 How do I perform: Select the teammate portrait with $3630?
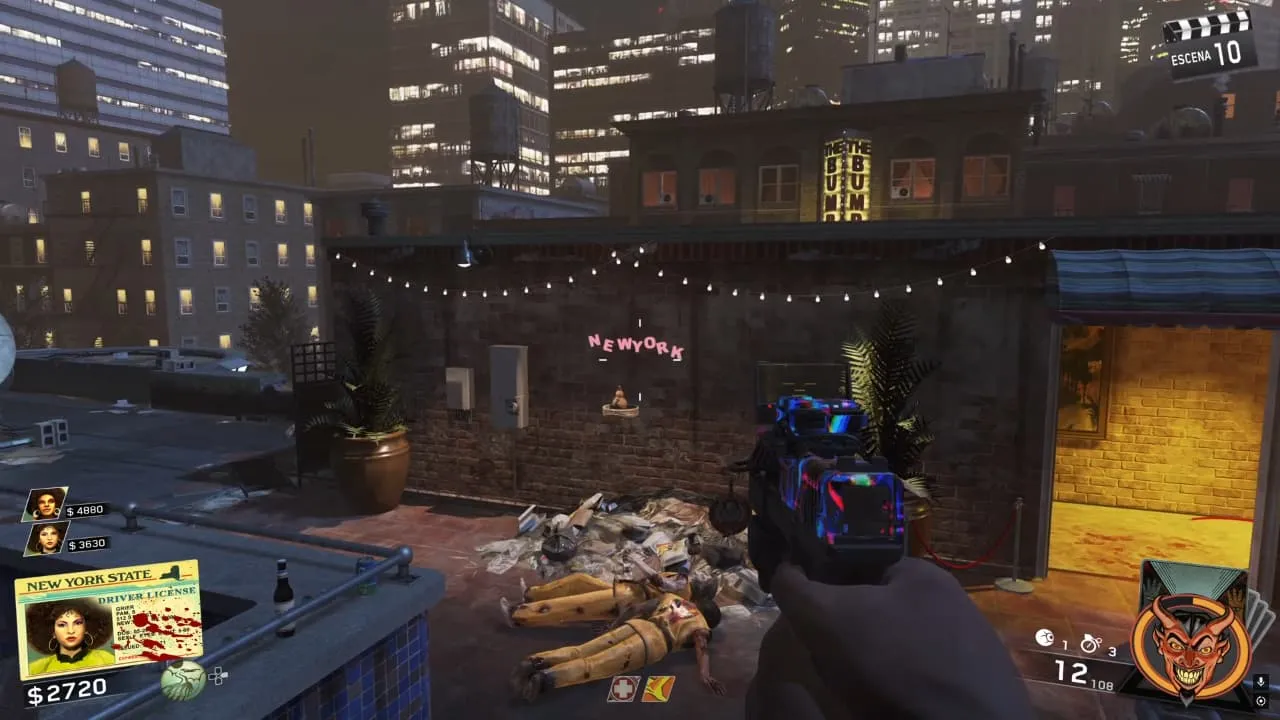pyautogui.click(x=46, y=538)
